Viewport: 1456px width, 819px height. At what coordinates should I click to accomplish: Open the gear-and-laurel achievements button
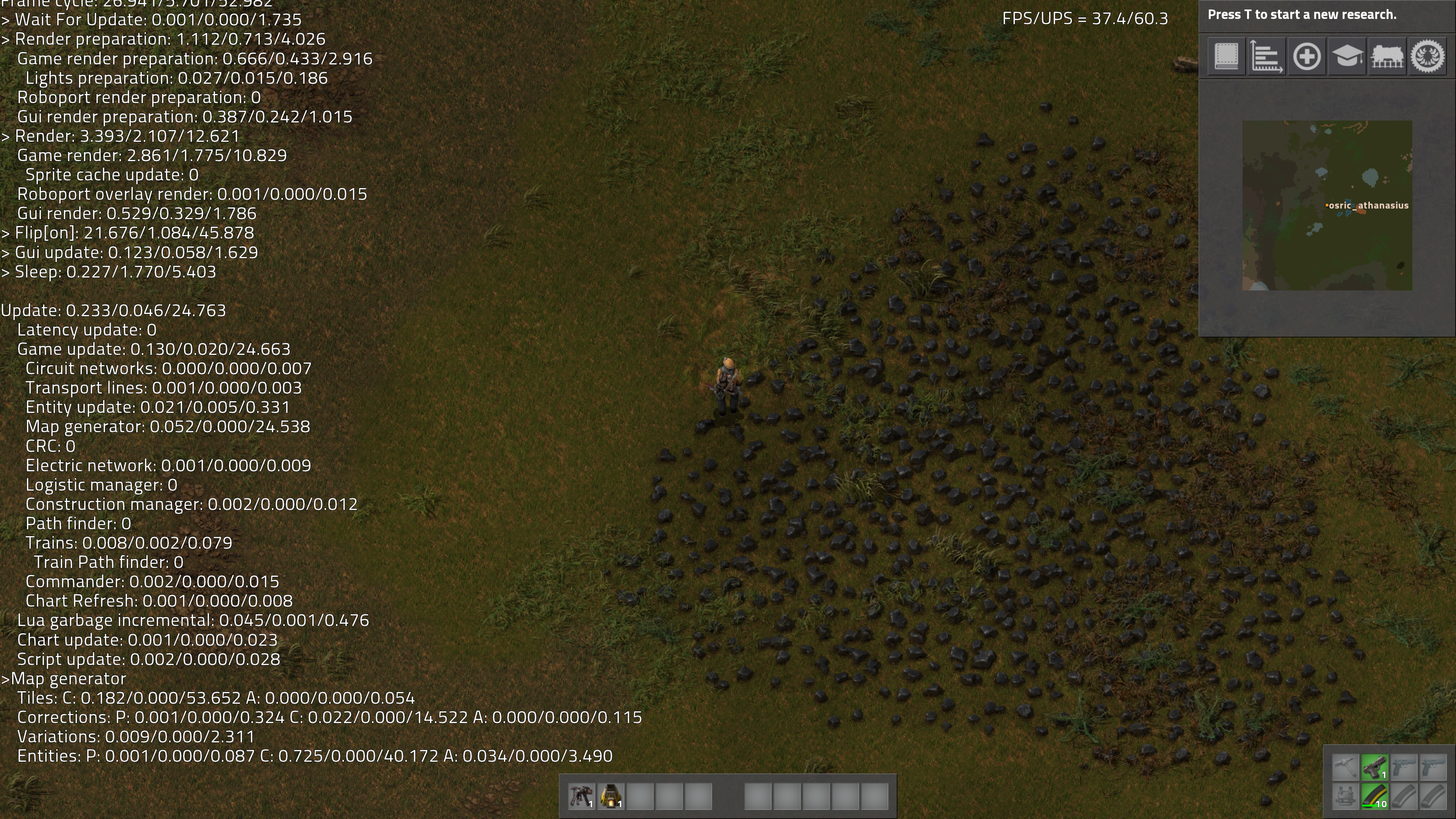[x=1428, y=56]
